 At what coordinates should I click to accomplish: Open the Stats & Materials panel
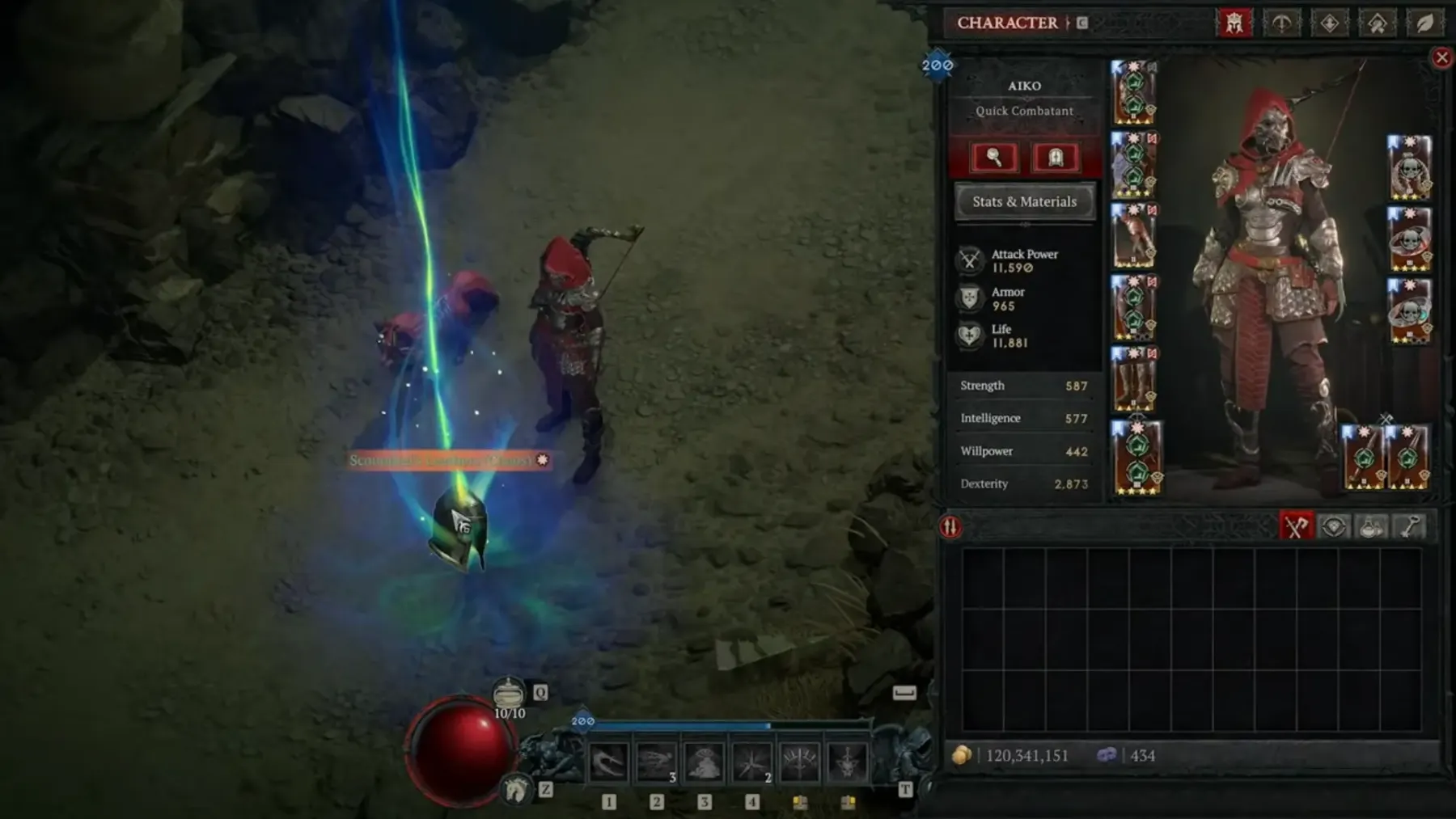pos(1024,201)
